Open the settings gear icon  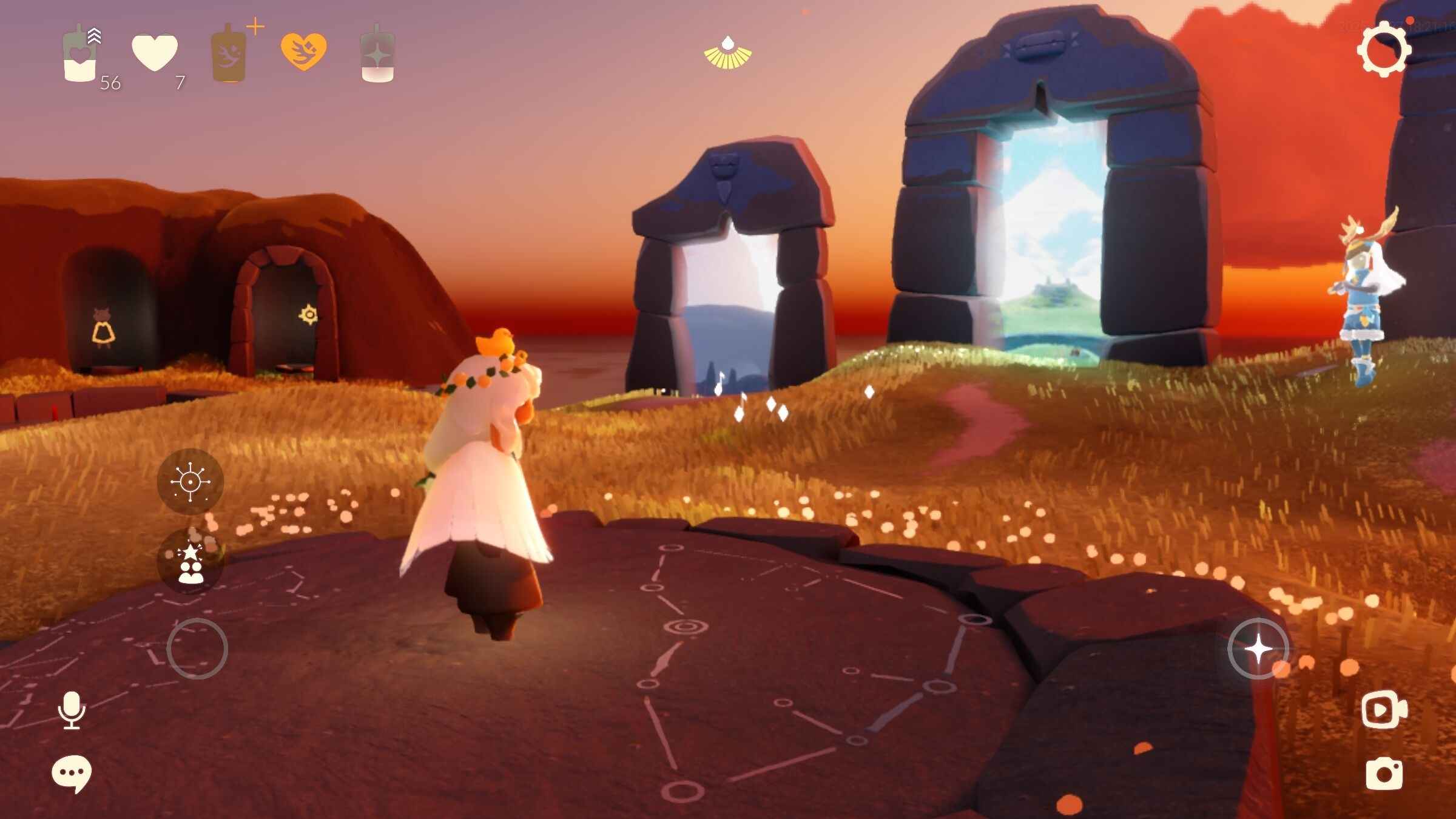pyautogui.click(x=1383, y=49)
